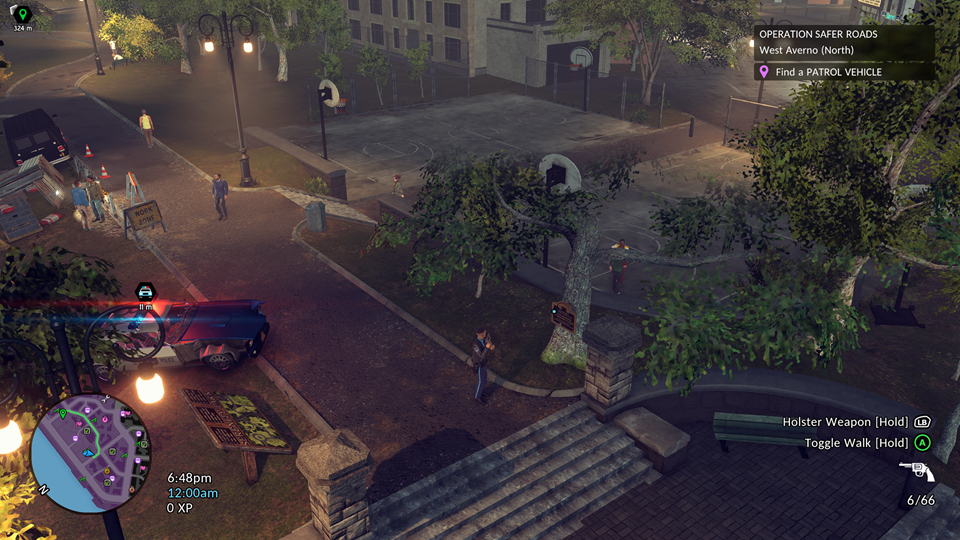
Task: Select the revolver weapon icon
Action: pos(916,471)
